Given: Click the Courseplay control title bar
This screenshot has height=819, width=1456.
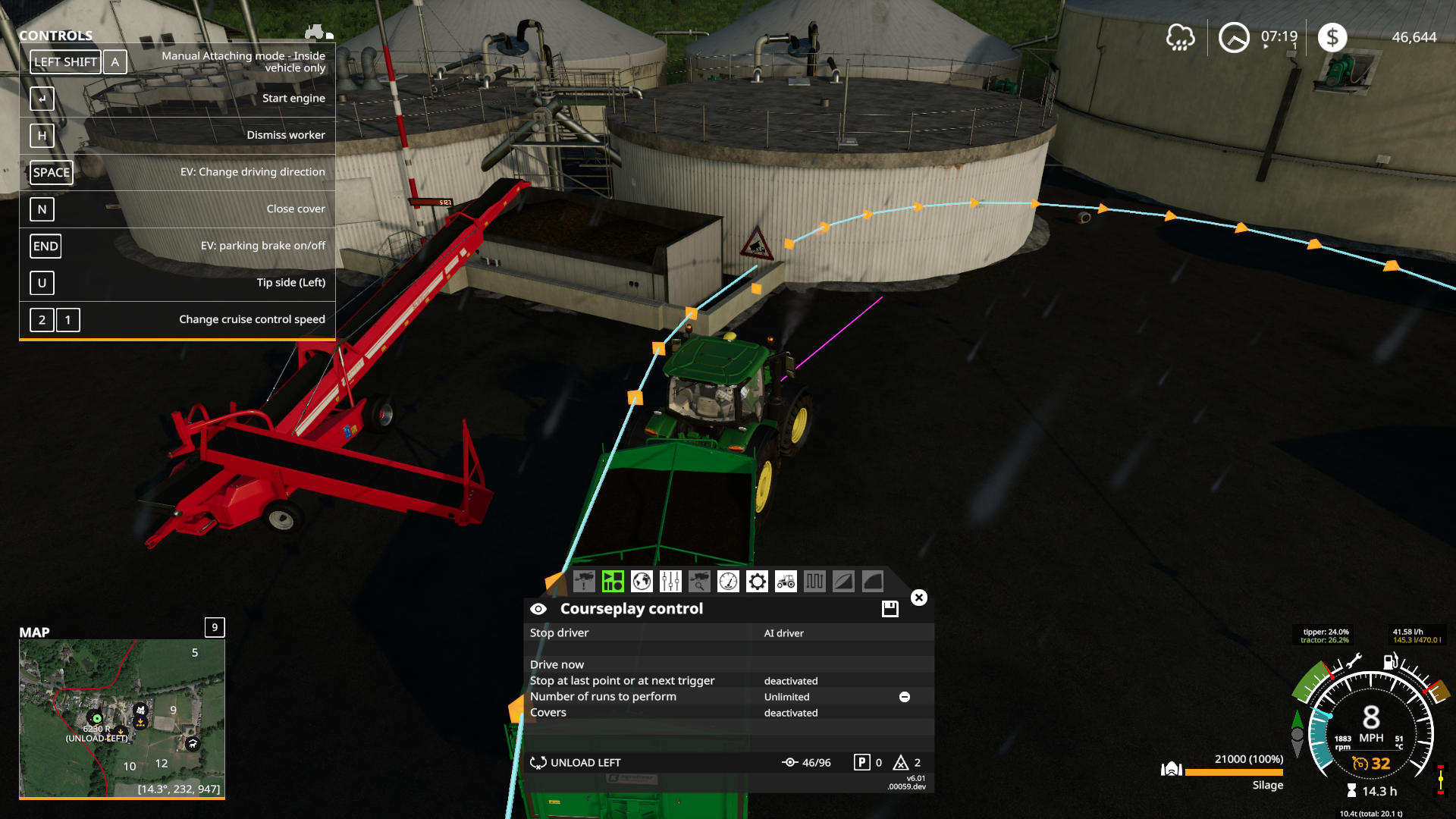Looking at the screenshot, I should point(631,608).
